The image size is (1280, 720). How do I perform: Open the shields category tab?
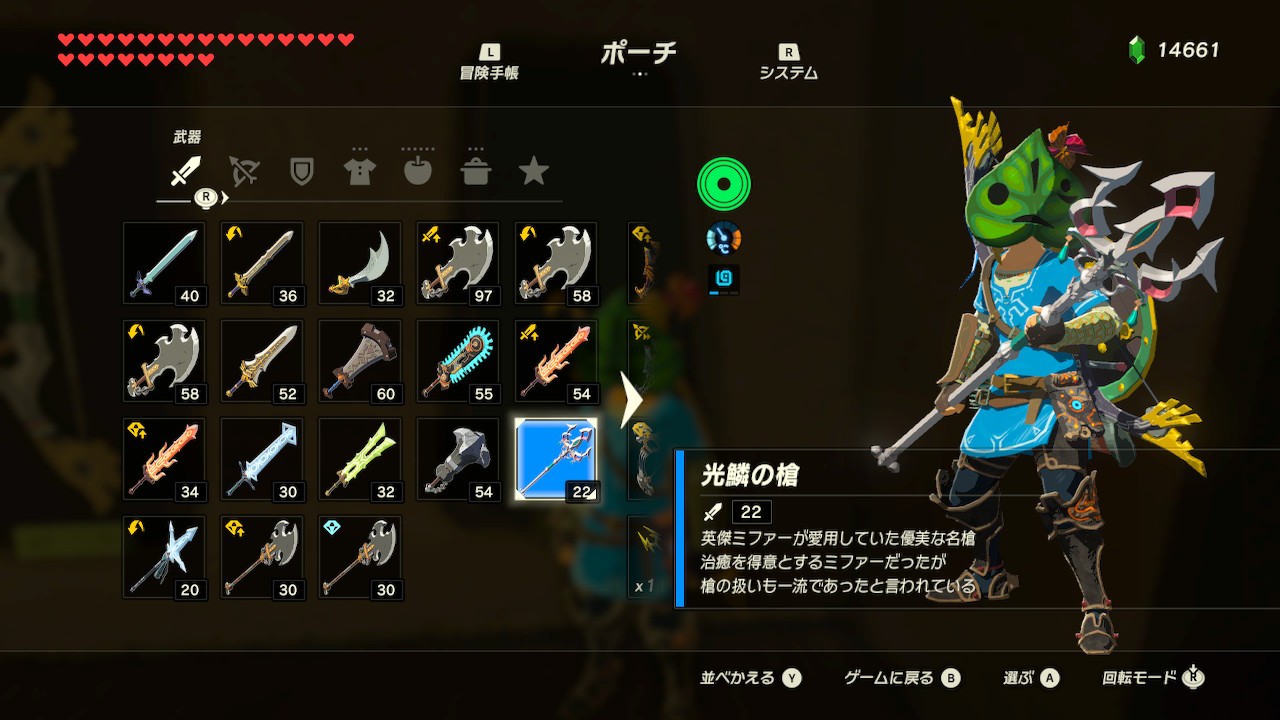[x=301, y=171]
